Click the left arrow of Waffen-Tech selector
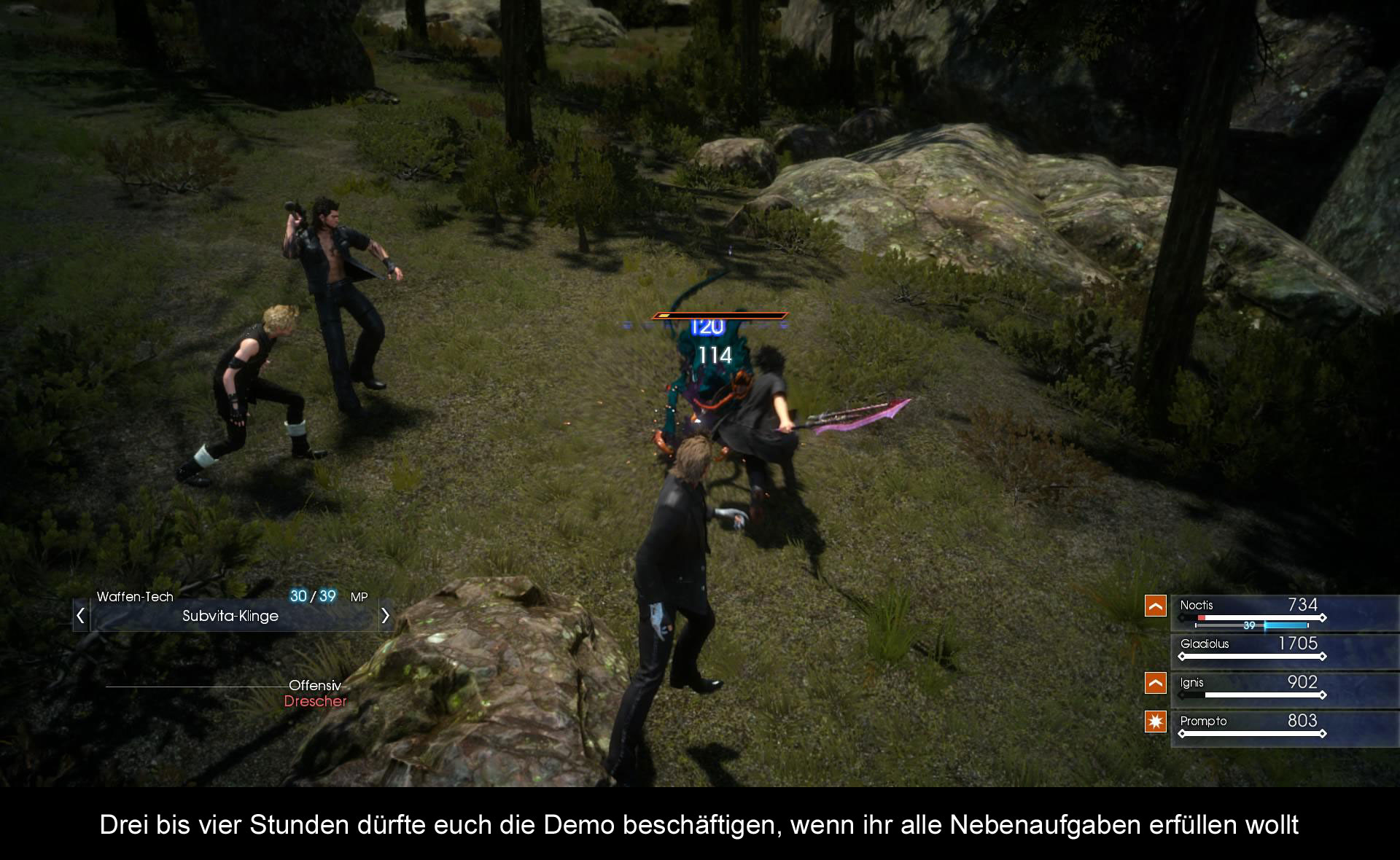The image size is (1400, 860). click(81, 616)
